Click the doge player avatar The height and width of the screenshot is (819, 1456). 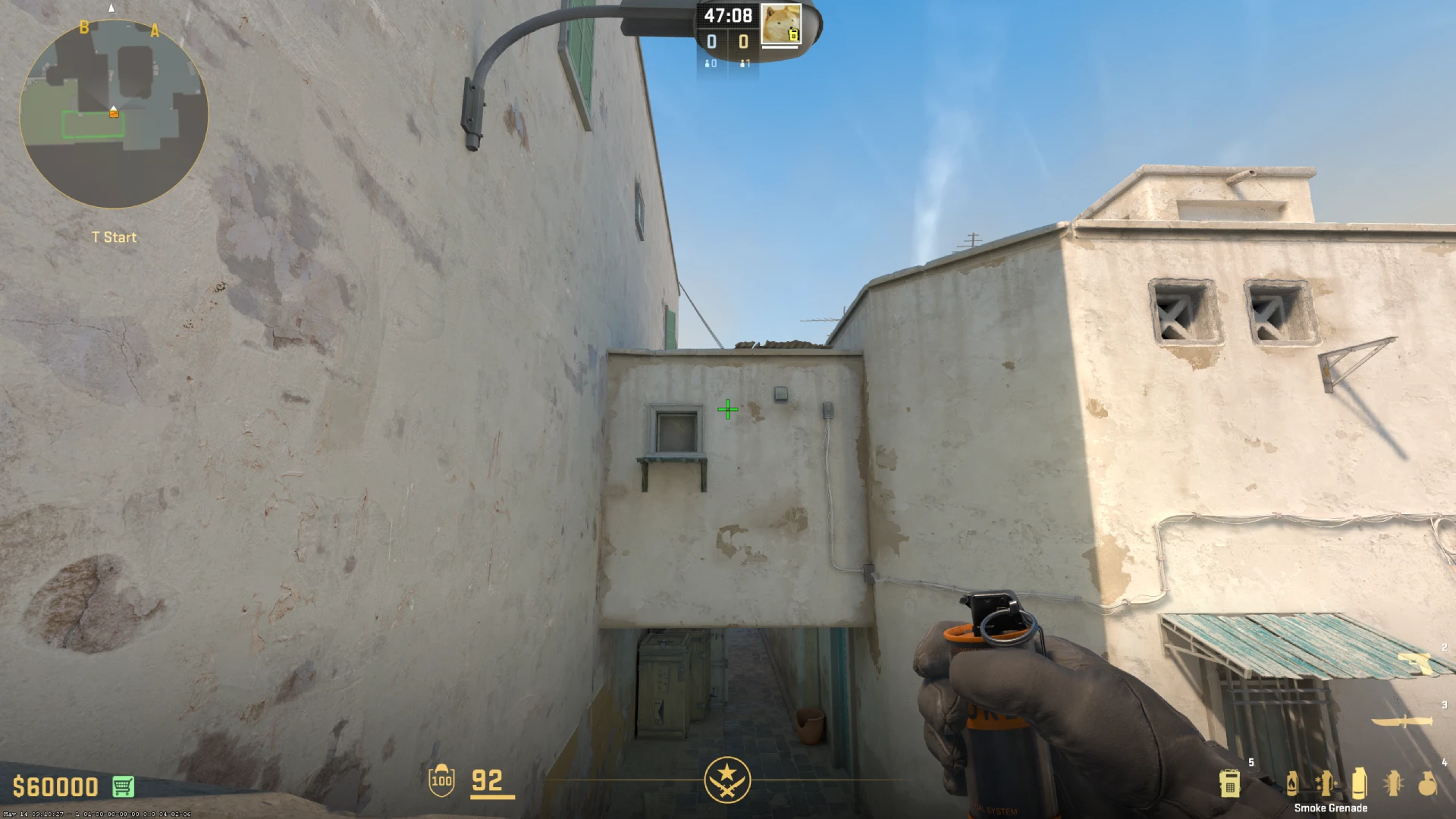click(780, 23)
